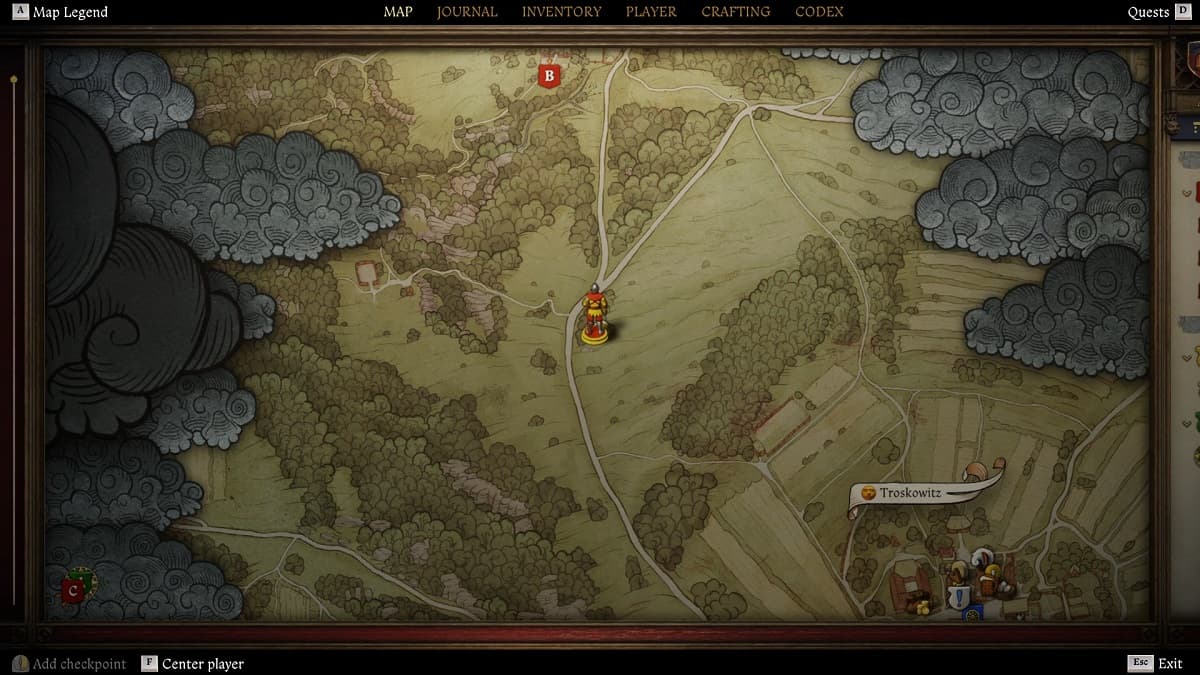The height and width of the screenshot is (675, 1200).
Task: Select the Crafting tab
Action: [x=735, y=12]
